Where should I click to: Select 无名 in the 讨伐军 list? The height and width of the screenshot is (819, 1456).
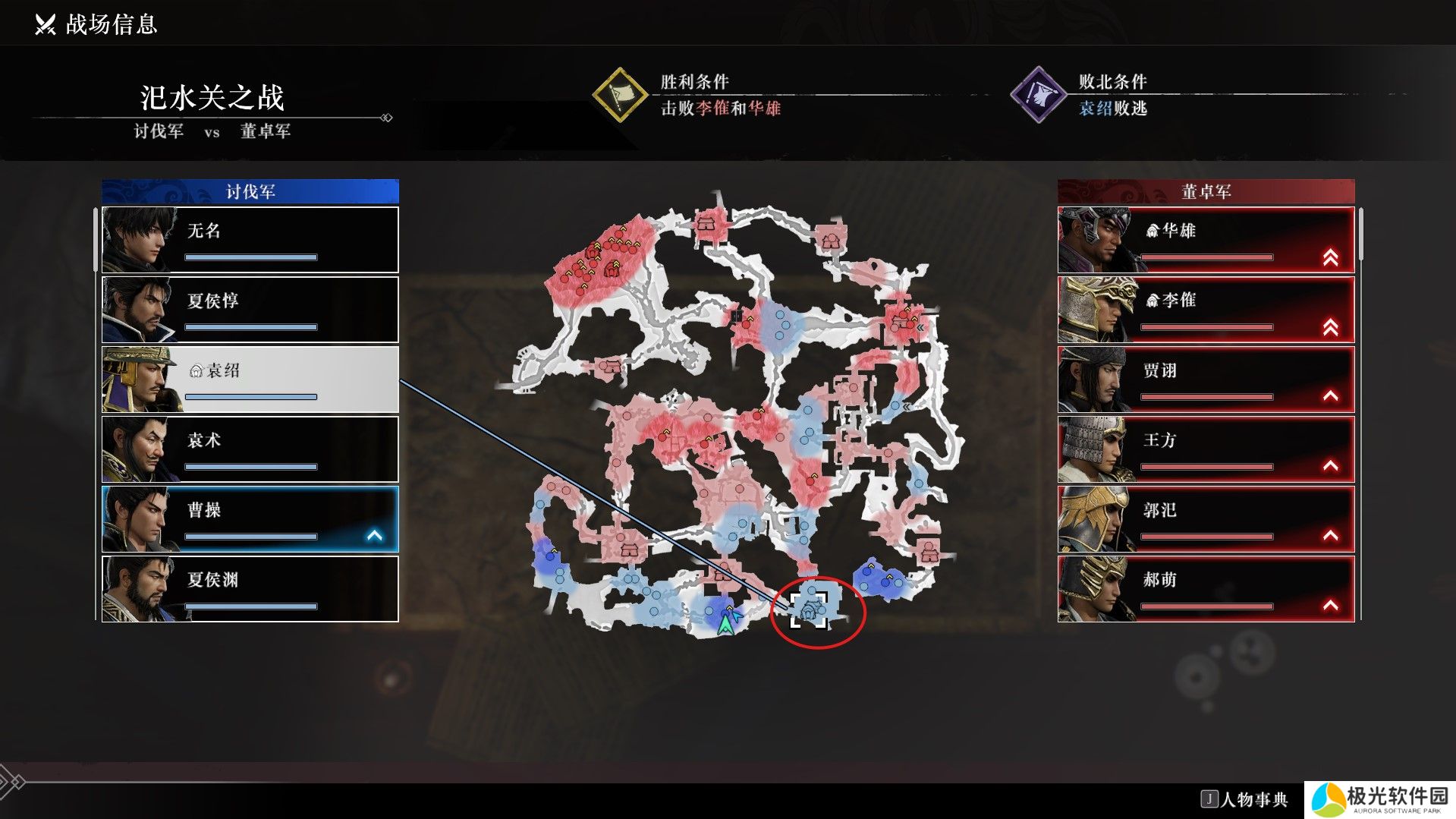pos(250,240)
